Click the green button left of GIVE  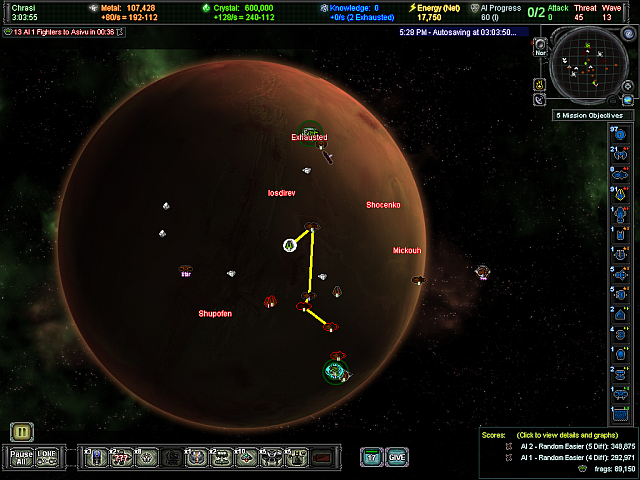pyautogui.click(x=372, y=457)
